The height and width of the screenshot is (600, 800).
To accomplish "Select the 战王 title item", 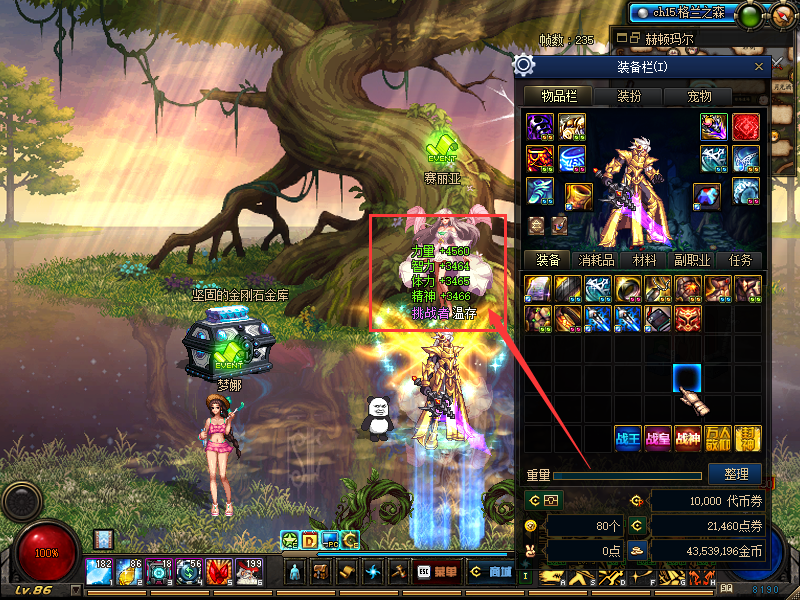I will tap(628, 438).
